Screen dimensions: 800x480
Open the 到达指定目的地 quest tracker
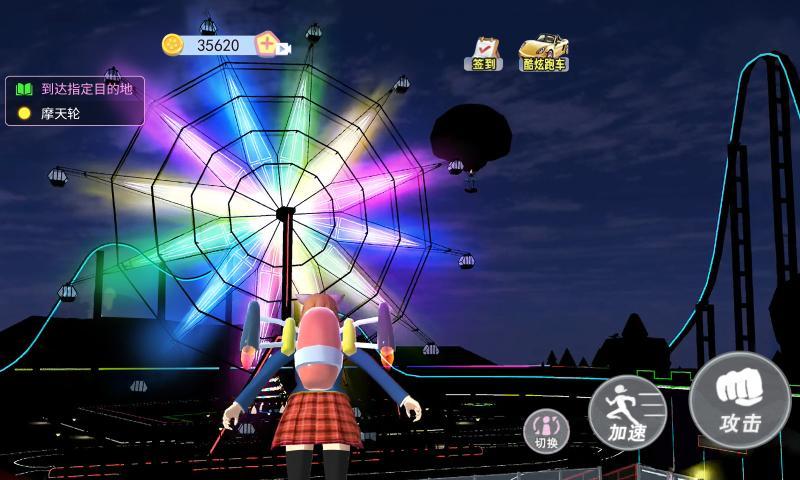[75, 89]
